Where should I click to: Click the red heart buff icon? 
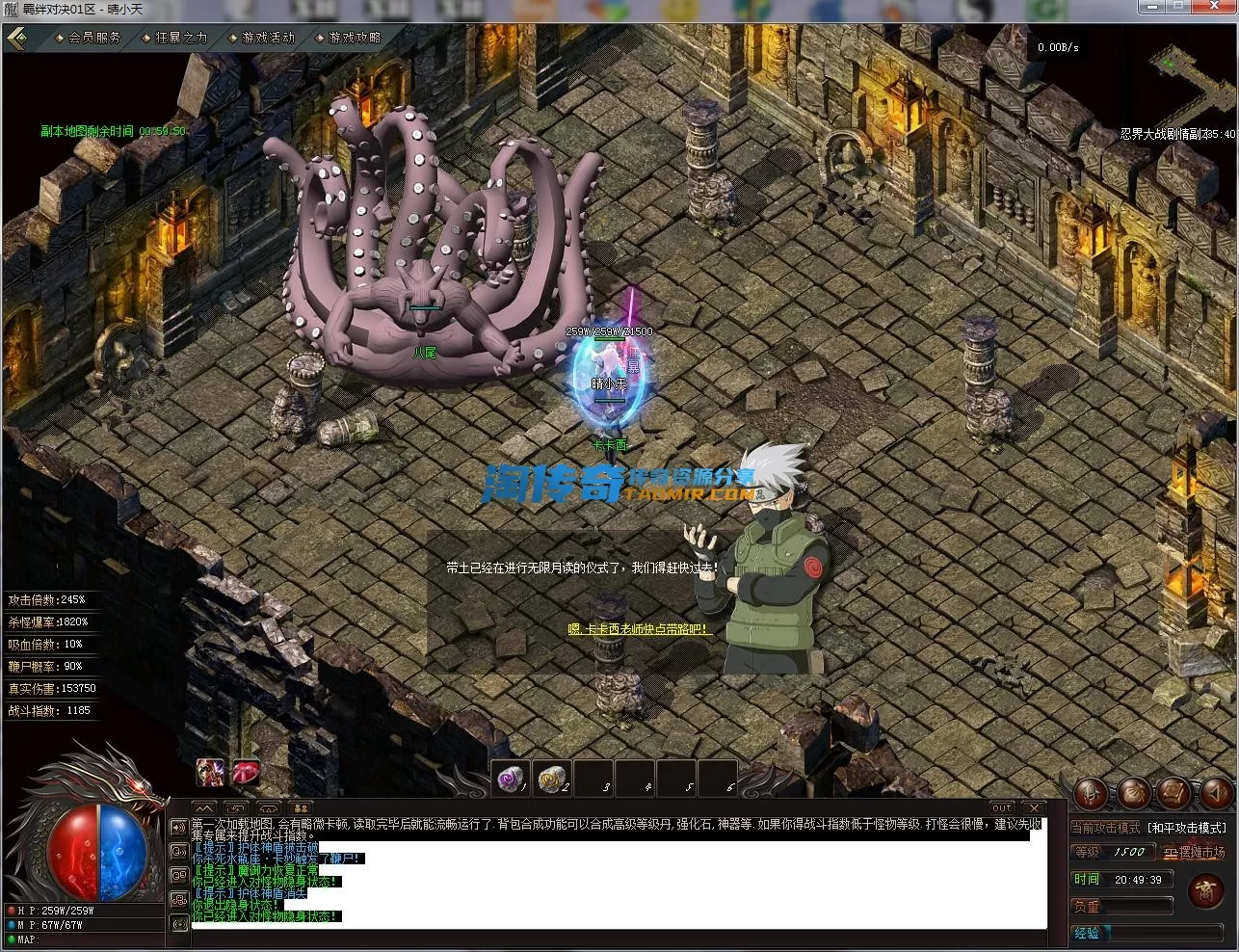pyautogui.click(x=246, y=772)
